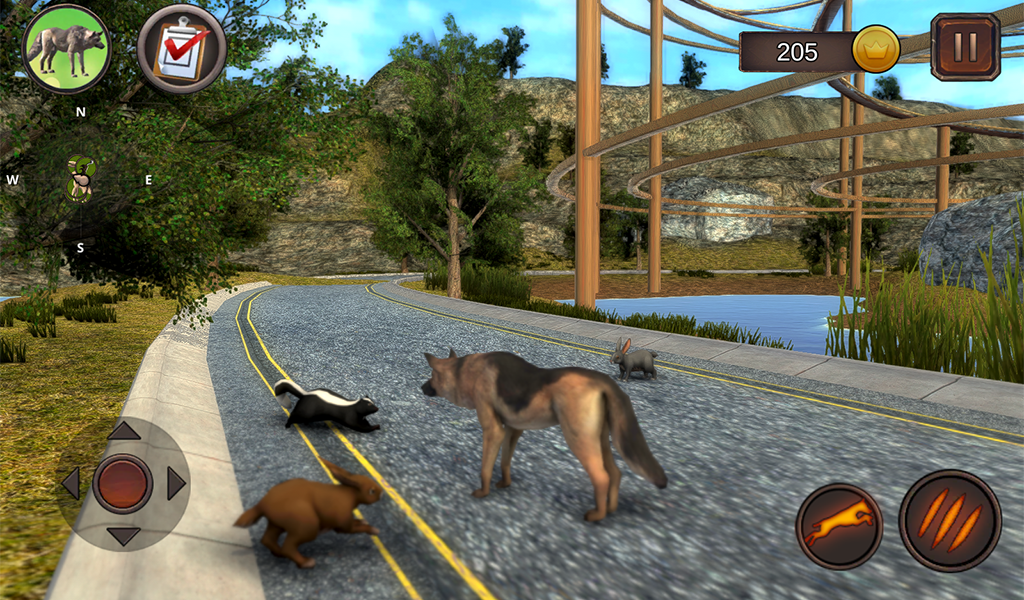1024x600 pixels.
Task: Click the red joystick center knob
Action: 123,484
